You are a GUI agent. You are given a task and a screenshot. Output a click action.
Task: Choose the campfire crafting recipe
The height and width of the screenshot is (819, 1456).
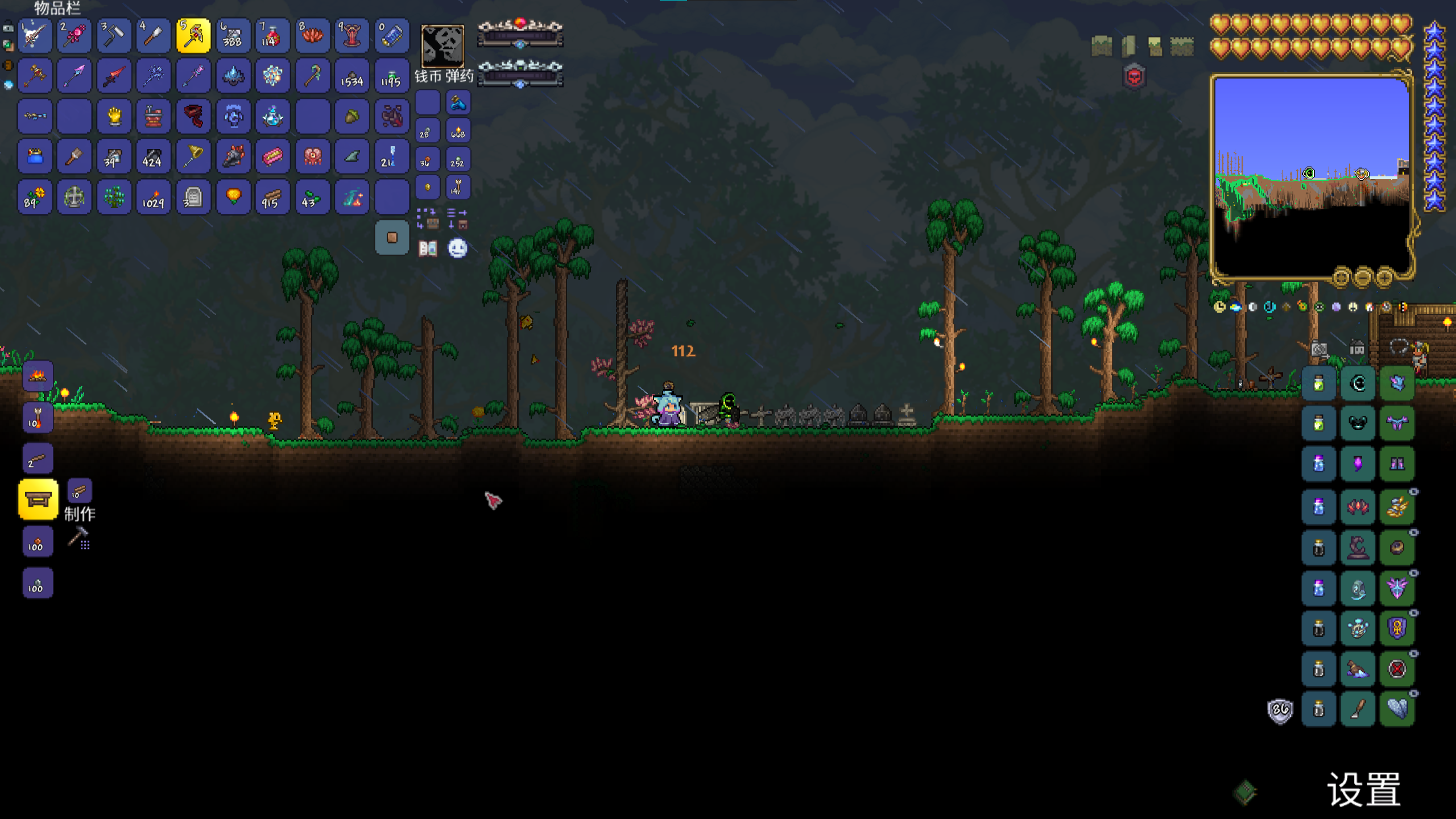pyautogui.click(x=38, y=375)
